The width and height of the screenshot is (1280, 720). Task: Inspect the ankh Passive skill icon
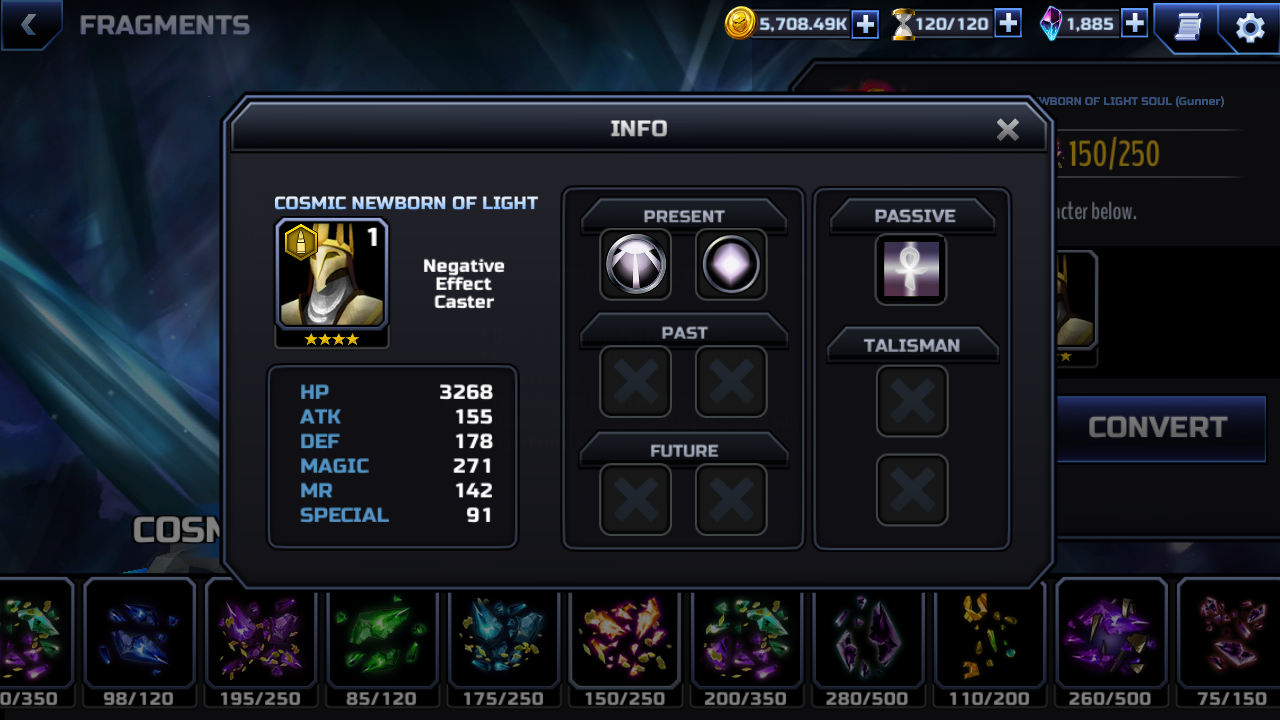point(911,269)
